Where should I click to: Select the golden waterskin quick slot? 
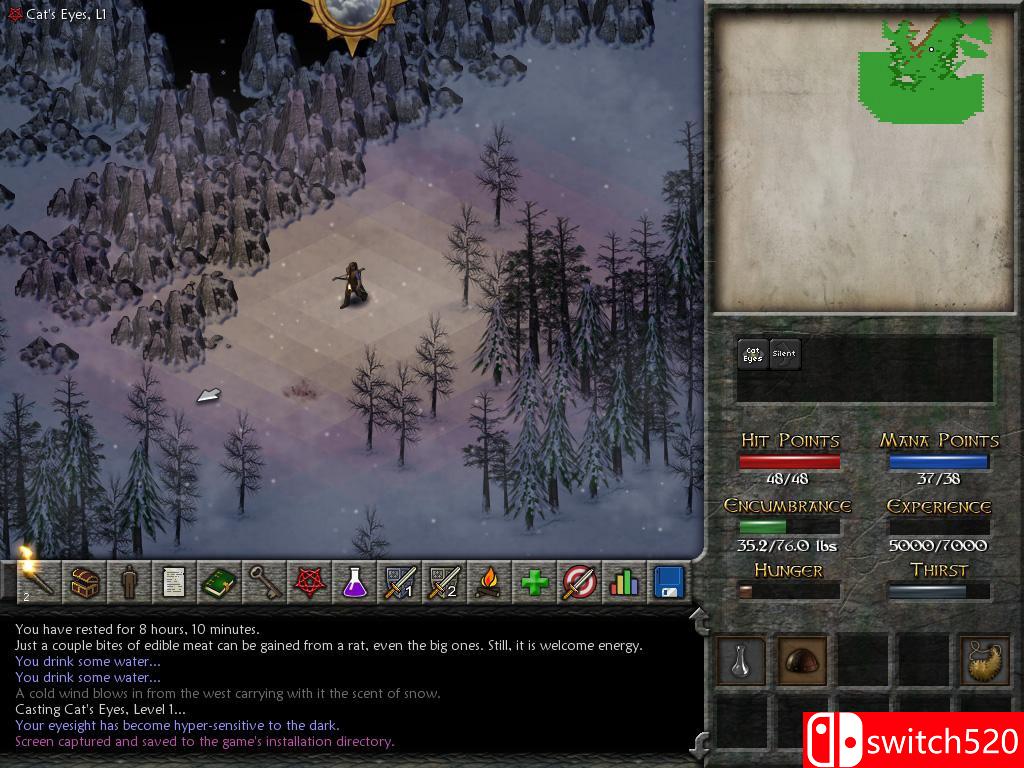click(x=984, y=660)
